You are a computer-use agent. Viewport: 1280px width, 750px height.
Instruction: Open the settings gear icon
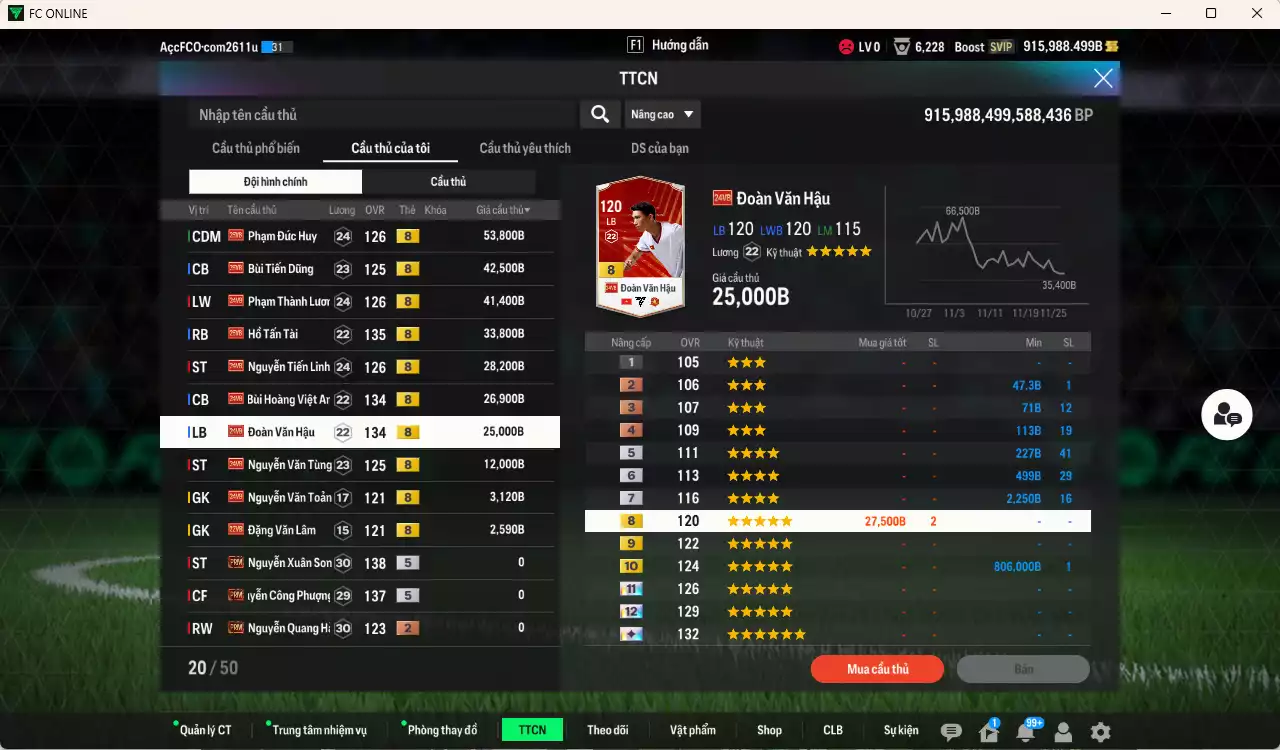pos(1100,732)
